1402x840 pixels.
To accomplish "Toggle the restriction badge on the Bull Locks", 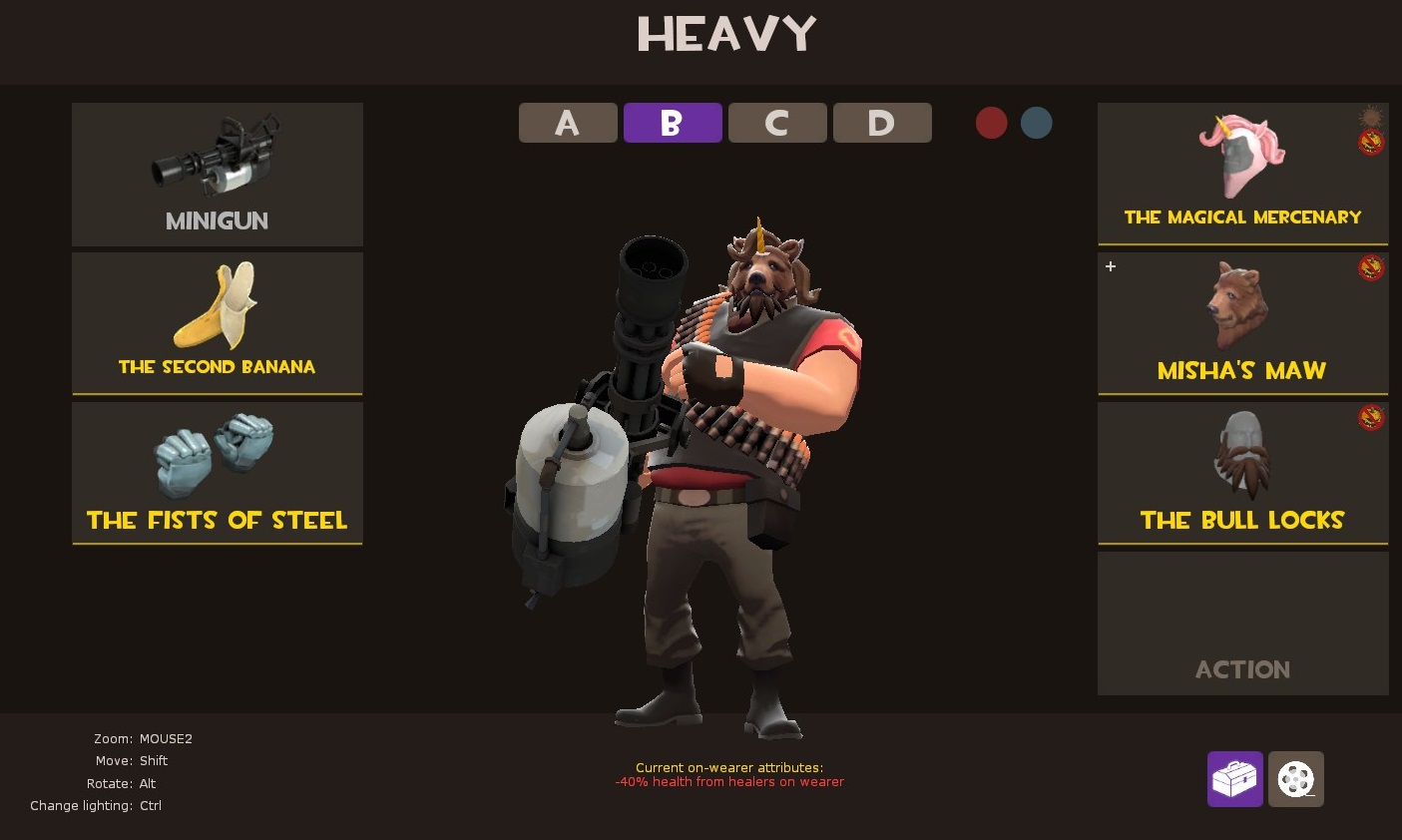I will (1371, 416).
